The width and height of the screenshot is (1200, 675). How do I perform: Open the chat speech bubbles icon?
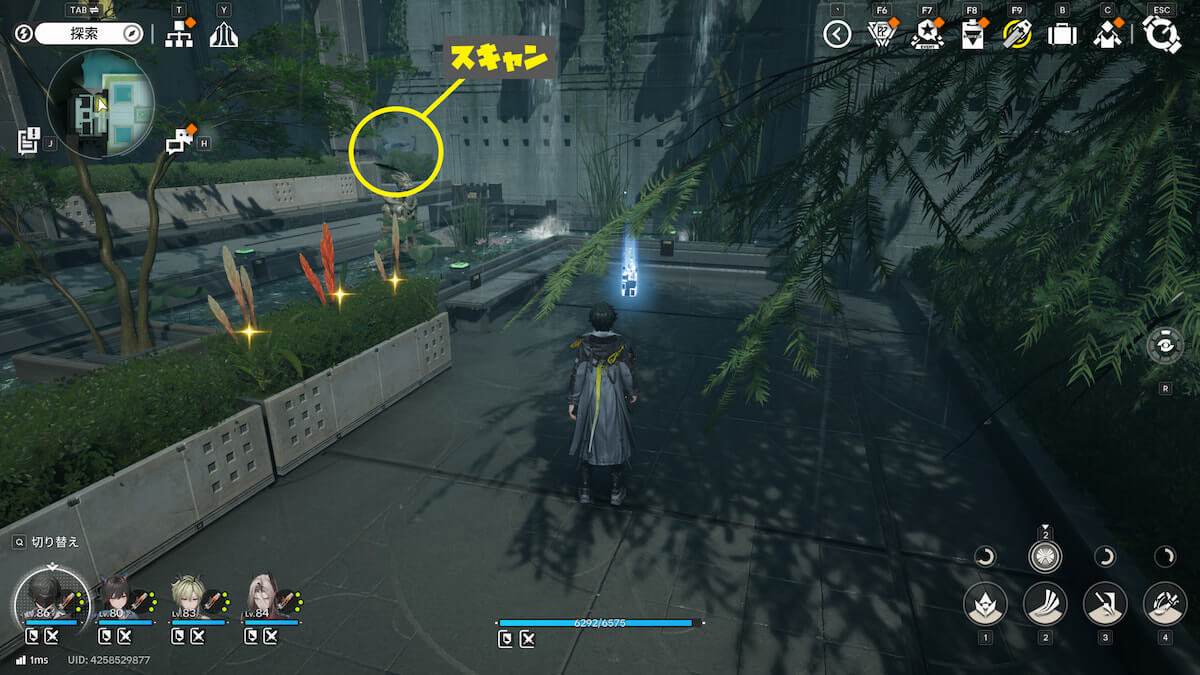pyautogui.click(x=179, y=141)
